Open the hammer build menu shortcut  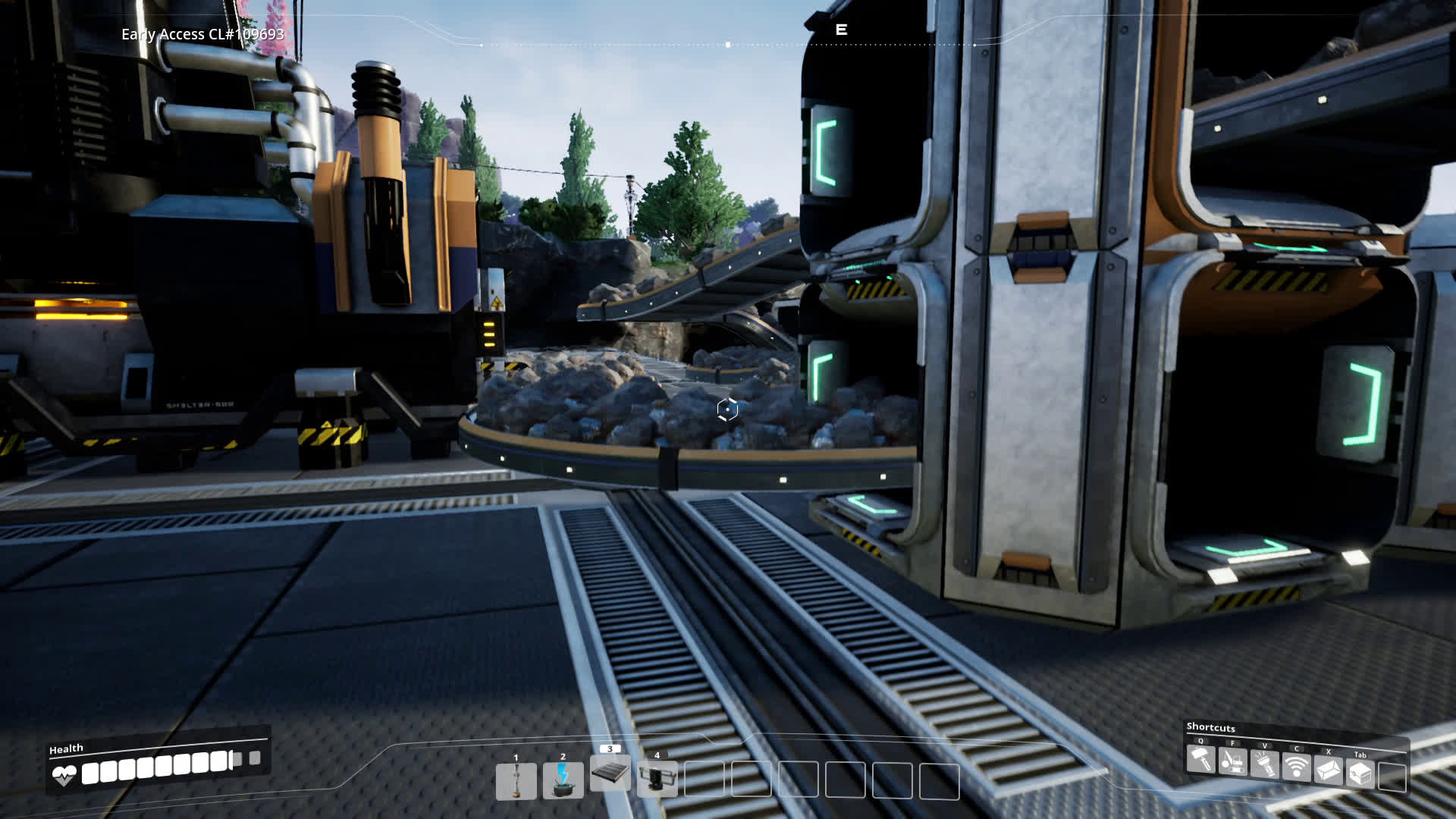click(x=1201, y=759)
